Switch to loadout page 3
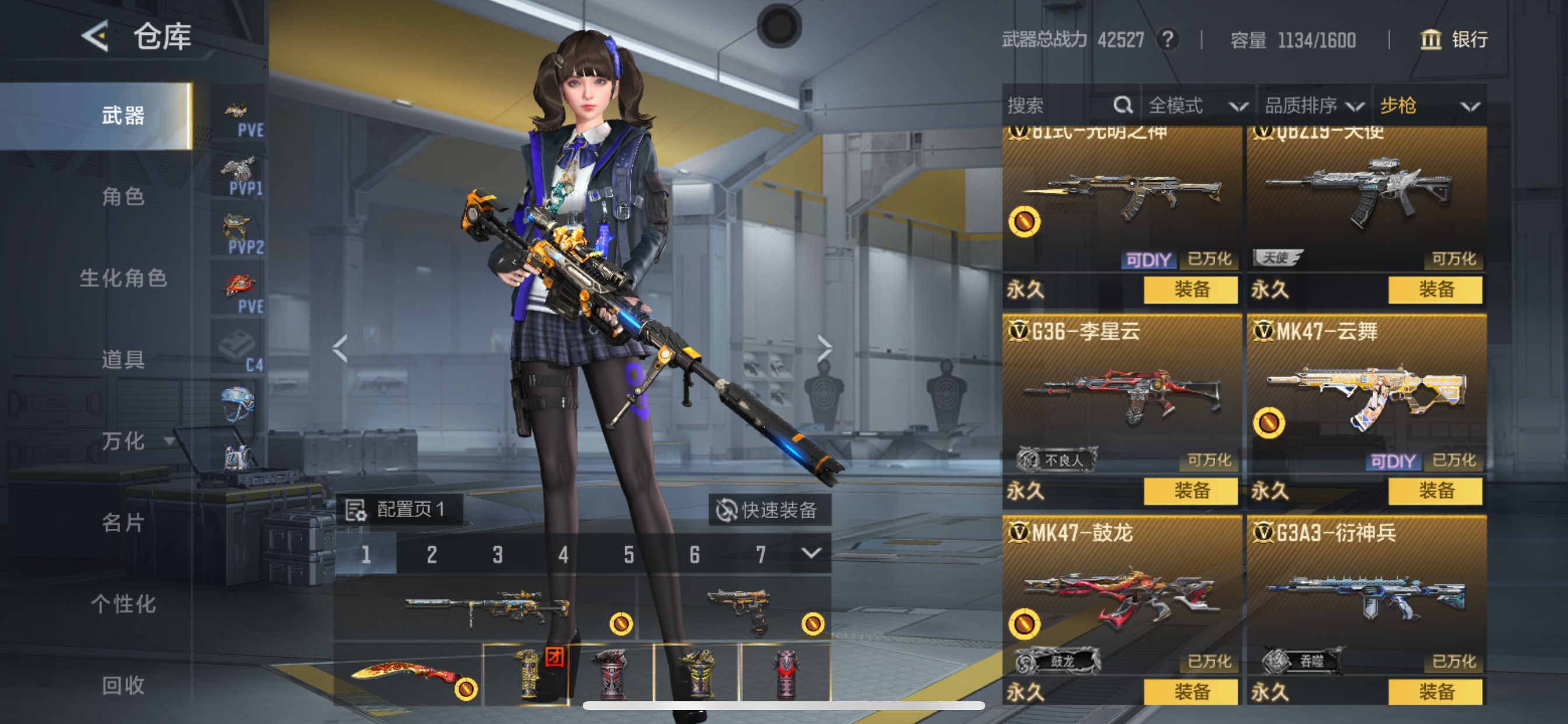Image resolution: width=1568 pixels, height=724 pixels. point(498,554)
